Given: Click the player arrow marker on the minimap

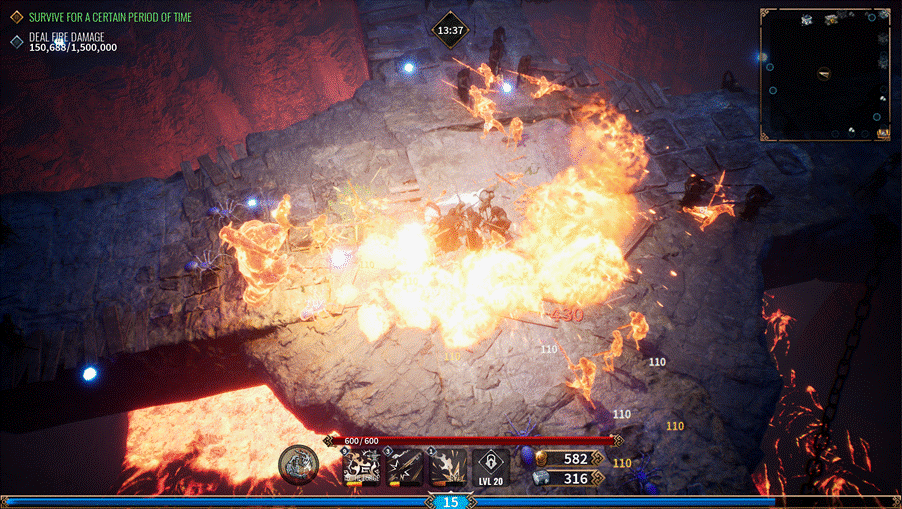Looking at the screenshot, I should click(823, 72).
